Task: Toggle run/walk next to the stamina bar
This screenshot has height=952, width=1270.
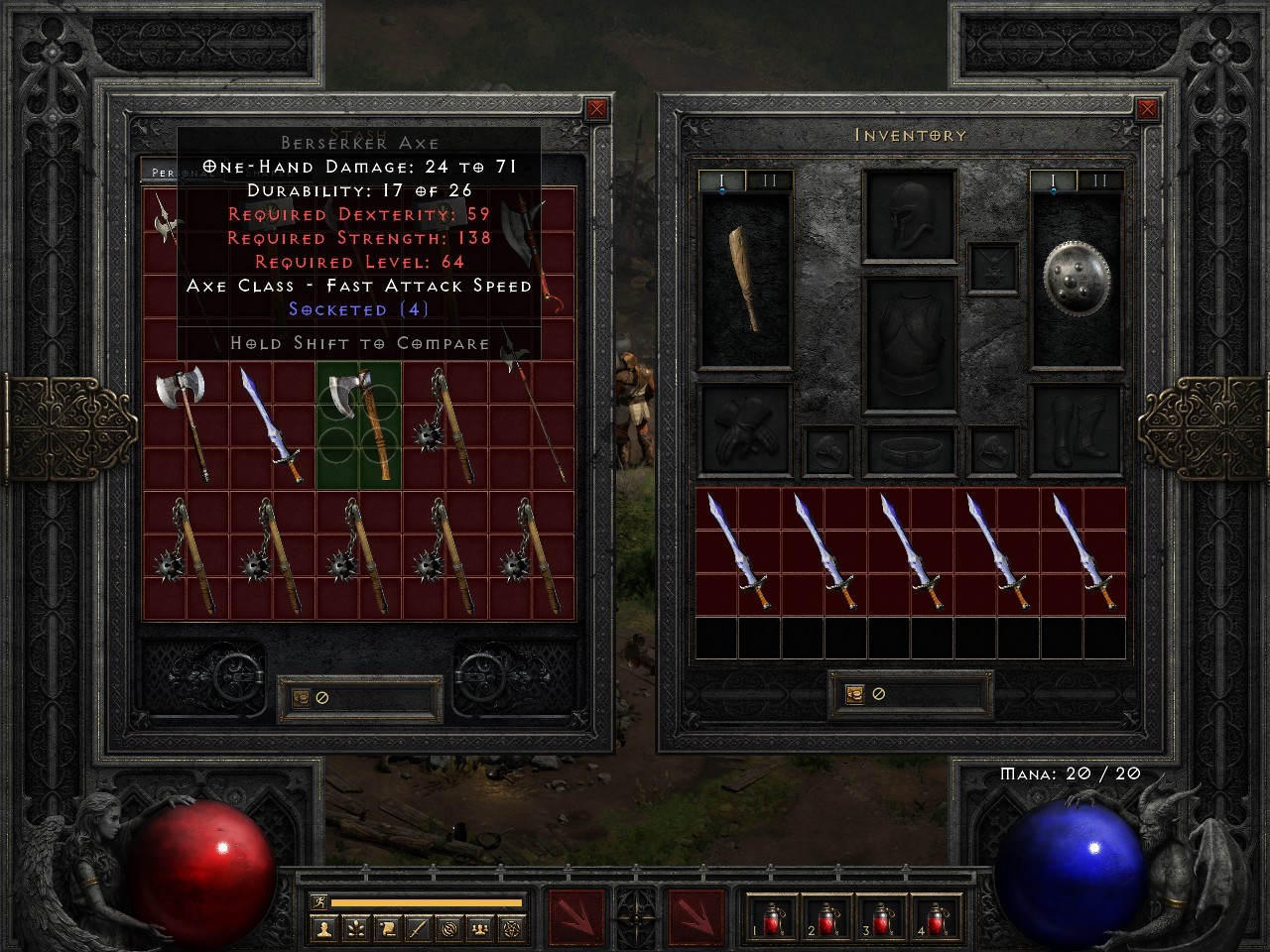Action: tap(318, 900)
